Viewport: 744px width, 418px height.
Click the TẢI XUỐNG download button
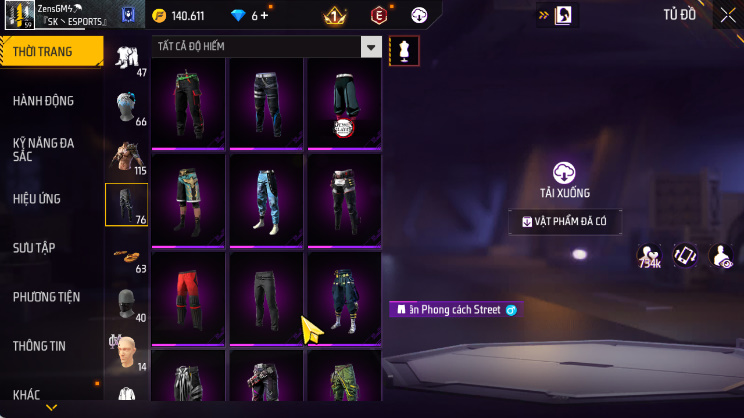[565, 180]
